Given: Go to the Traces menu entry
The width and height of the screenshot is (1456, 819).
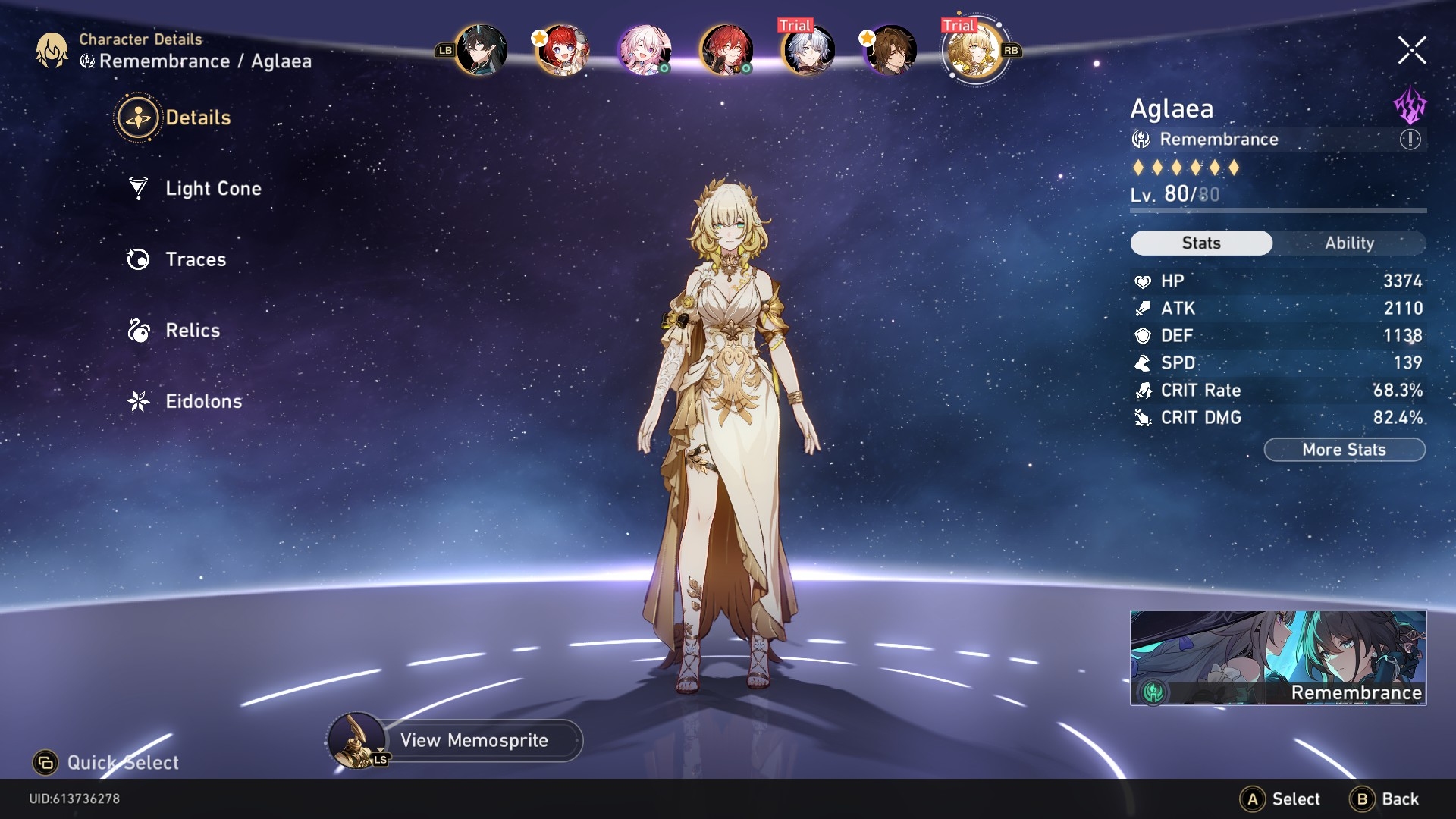Looking at the screenshot, I should (196, 259).
